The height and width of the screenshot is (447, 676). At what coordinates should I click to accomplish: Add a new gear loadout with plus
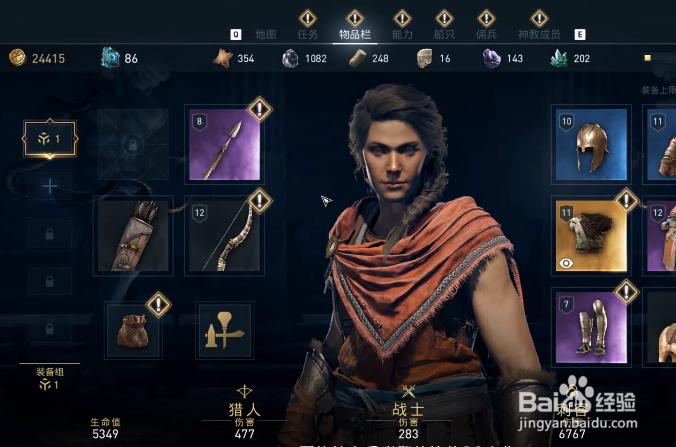50,186
